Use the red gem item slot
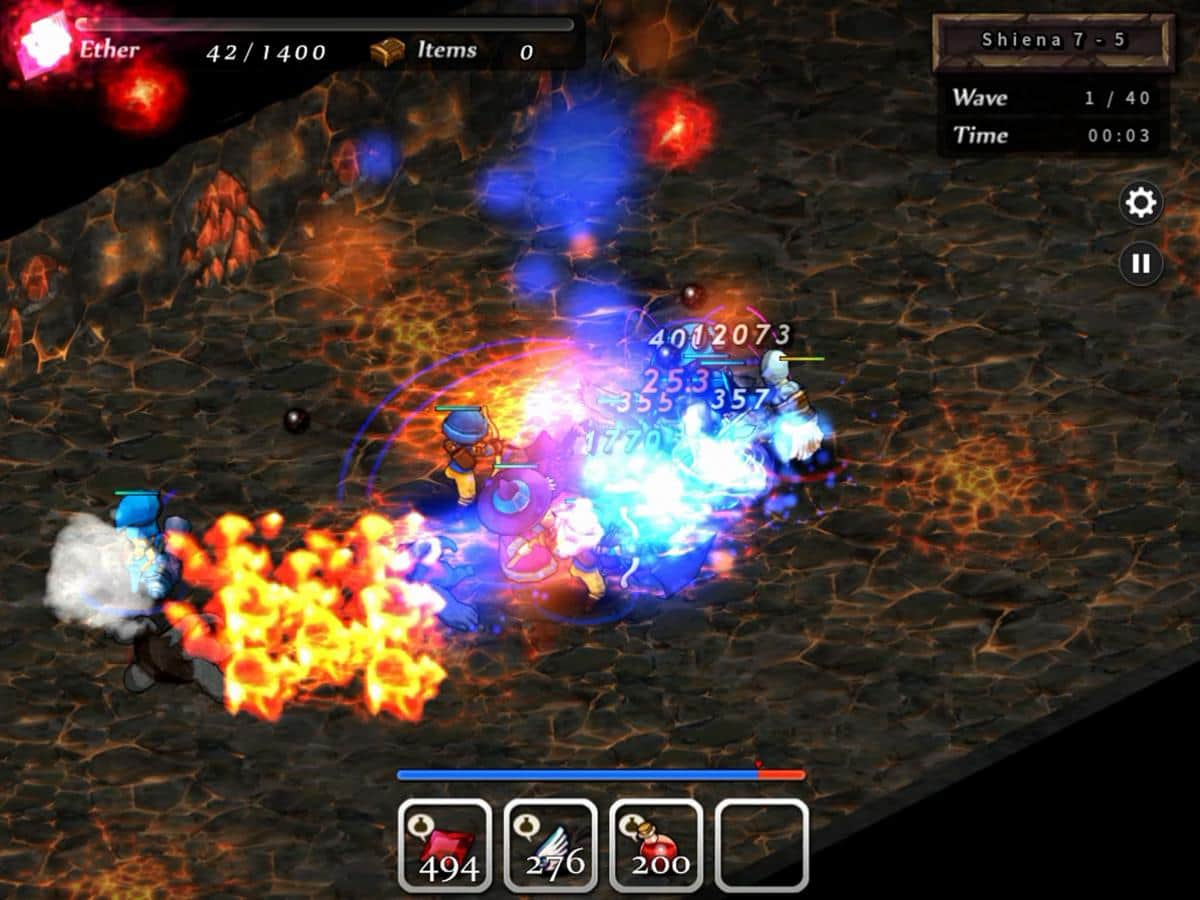Image resolution: width=1200 pixels, height=900 pixels. pos(446,845)
